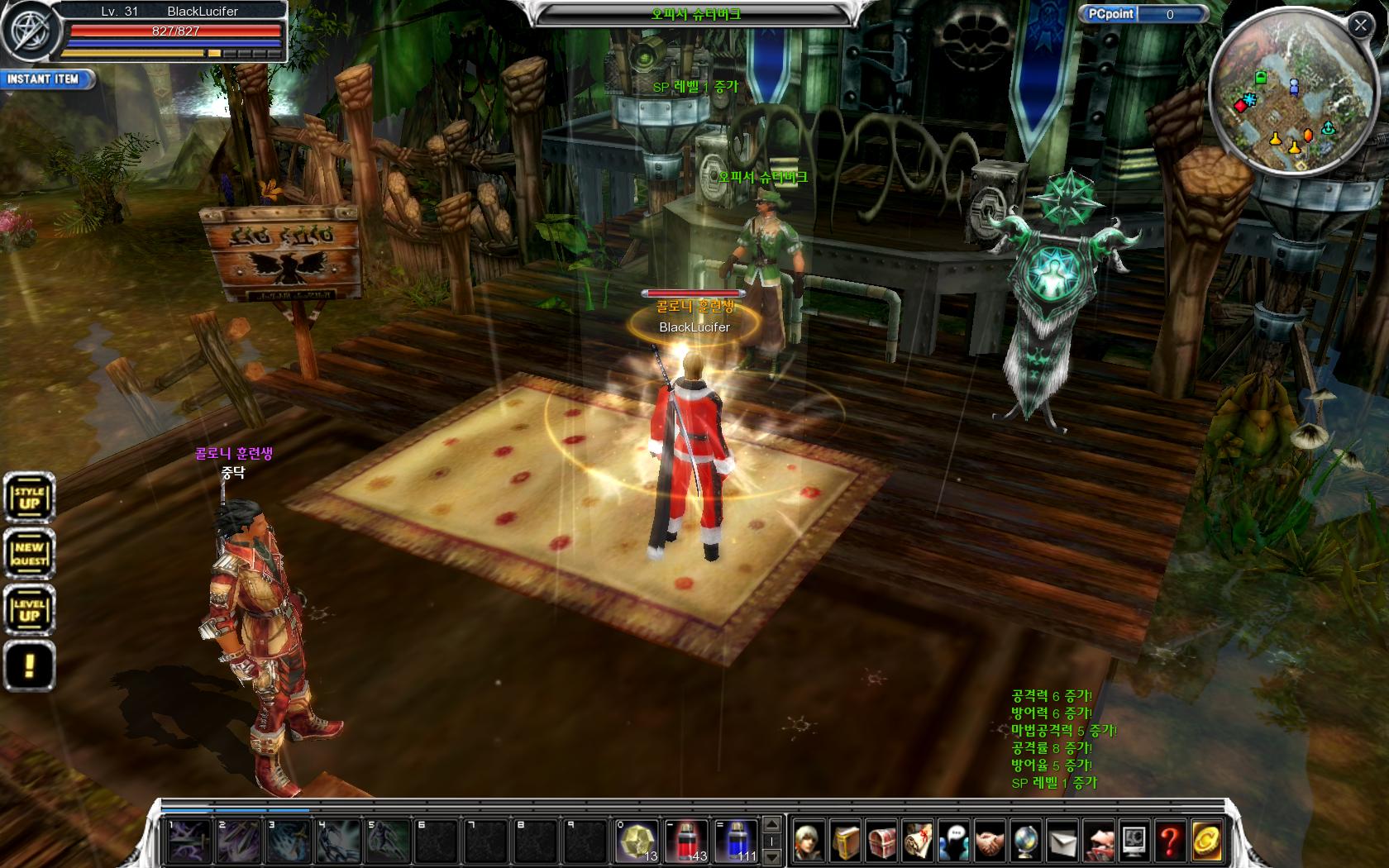Open the red question mark help icon
Viewport: 1389px width, 868px height.
tap(1169, 842)
